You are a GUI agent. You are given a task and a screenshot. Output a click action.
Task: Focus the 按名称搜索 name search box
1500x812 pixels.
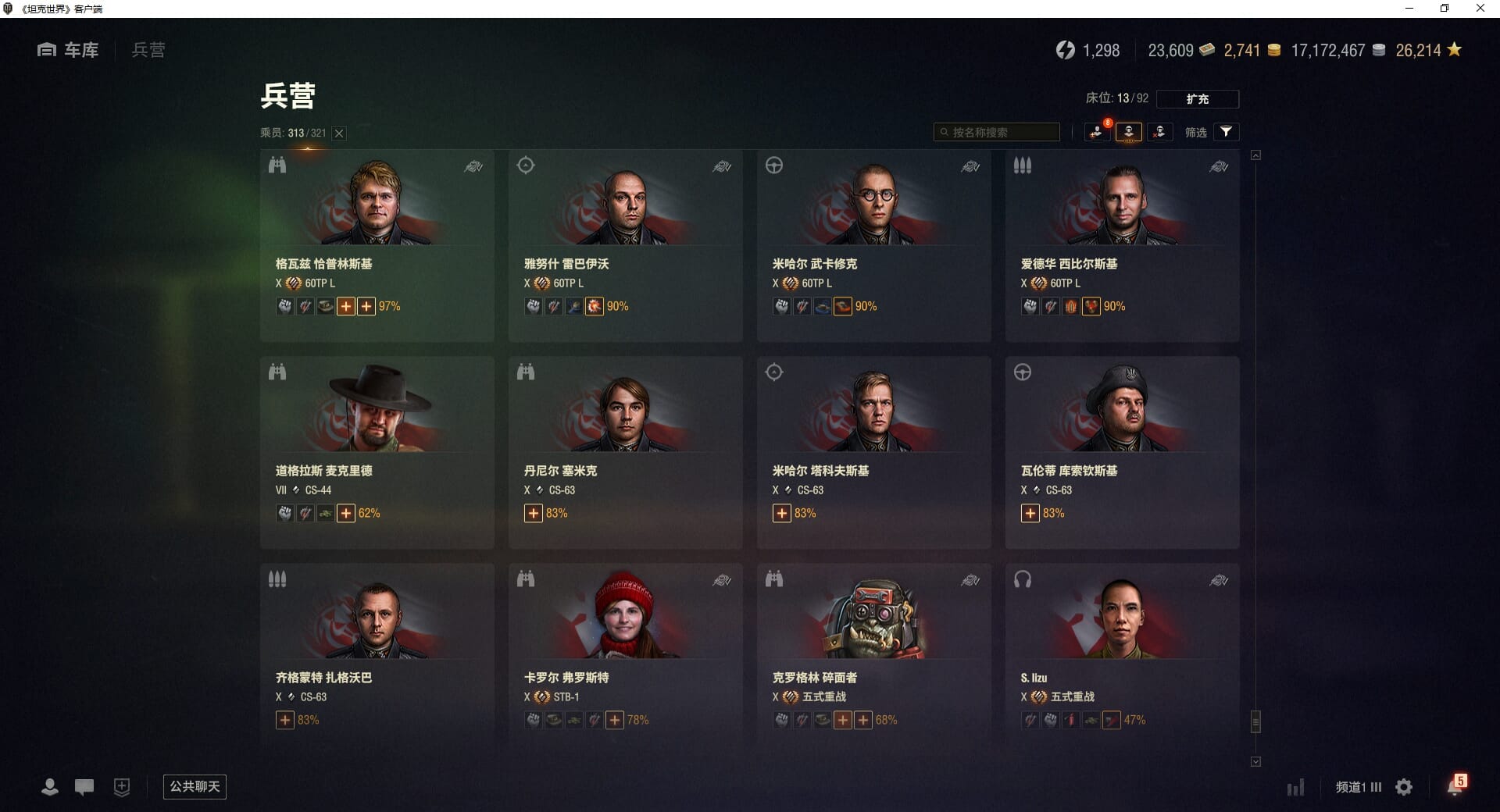(997, 132)
